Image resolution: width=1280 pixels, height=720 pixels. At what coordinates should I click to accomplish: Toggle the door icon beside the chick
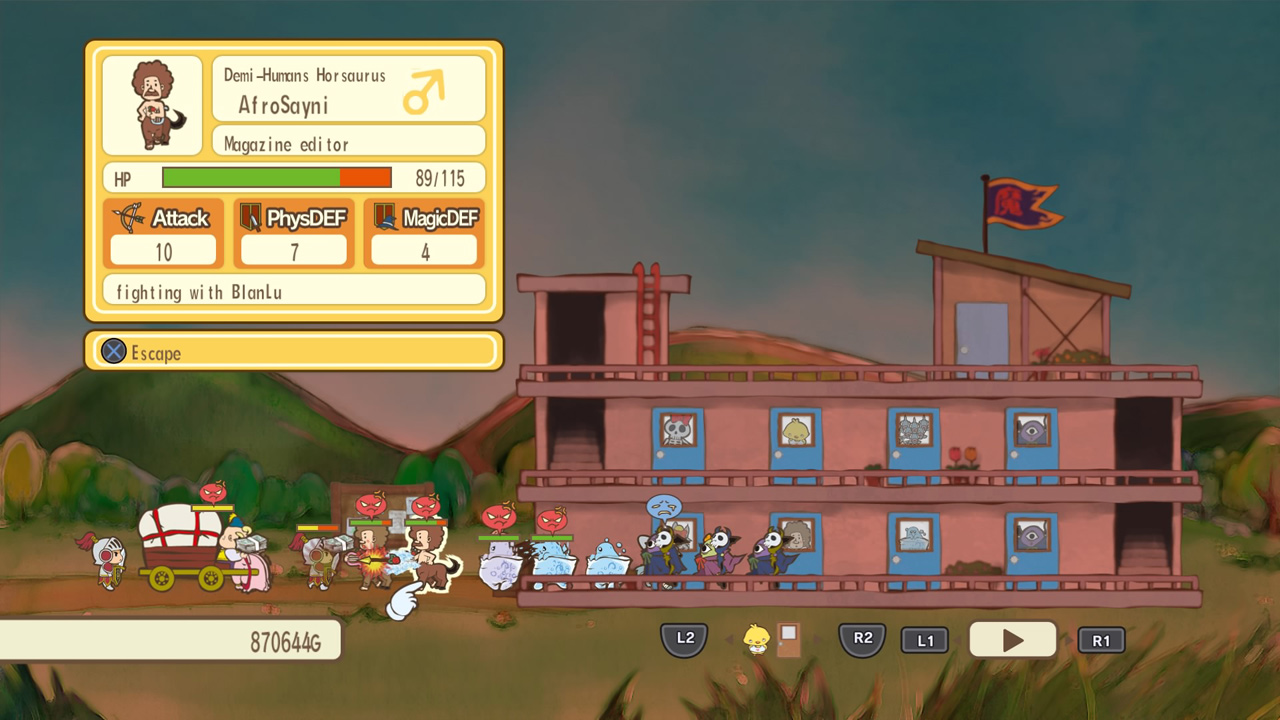point(789,639)
